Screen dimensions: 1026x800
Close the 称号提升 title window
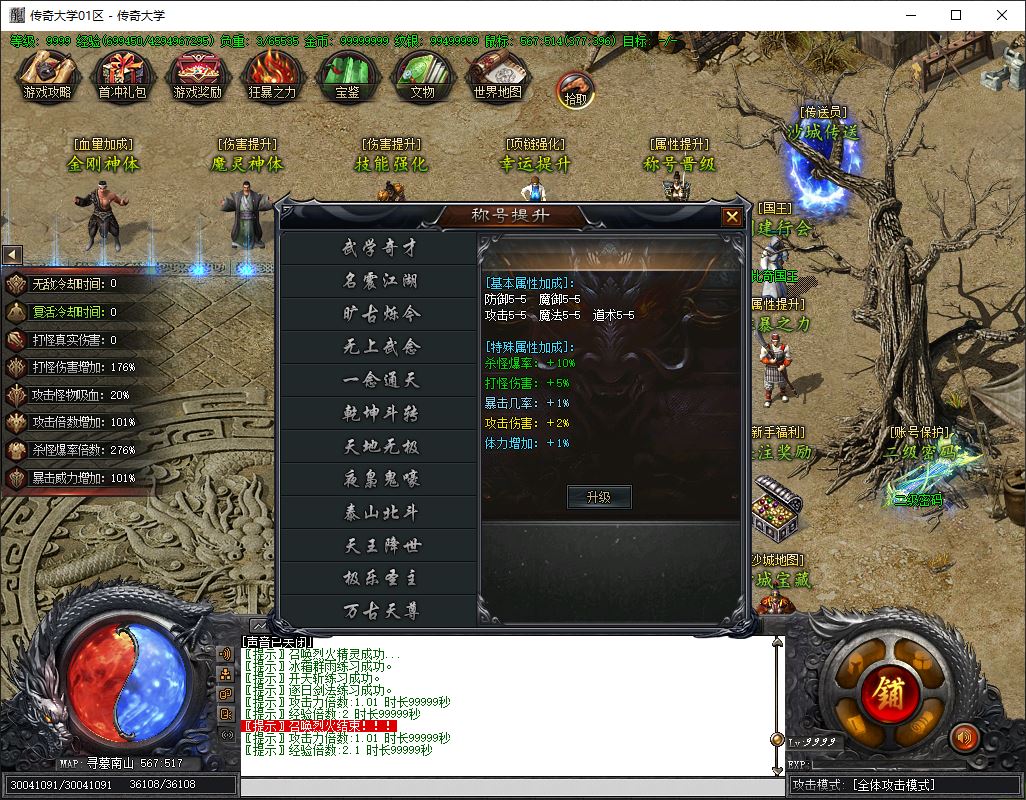[732, 216]
